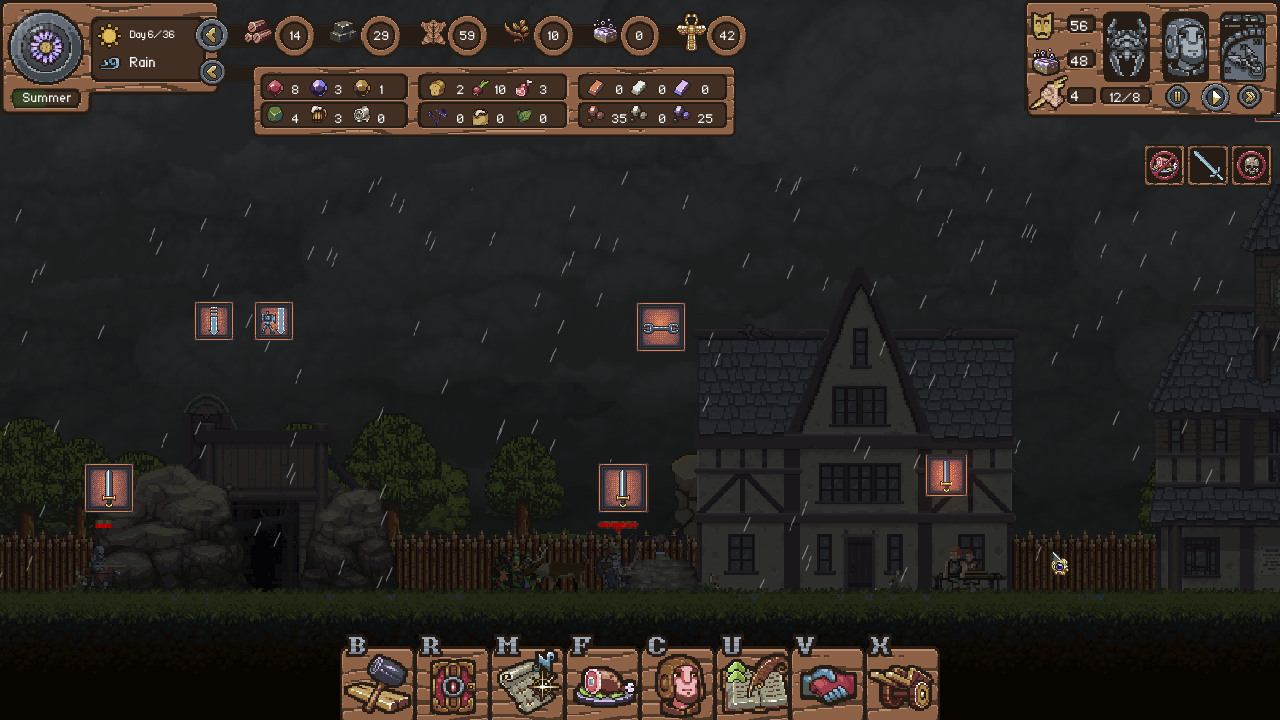
Task: Select the stone face portrait
Action: [x=1186, y=47]
